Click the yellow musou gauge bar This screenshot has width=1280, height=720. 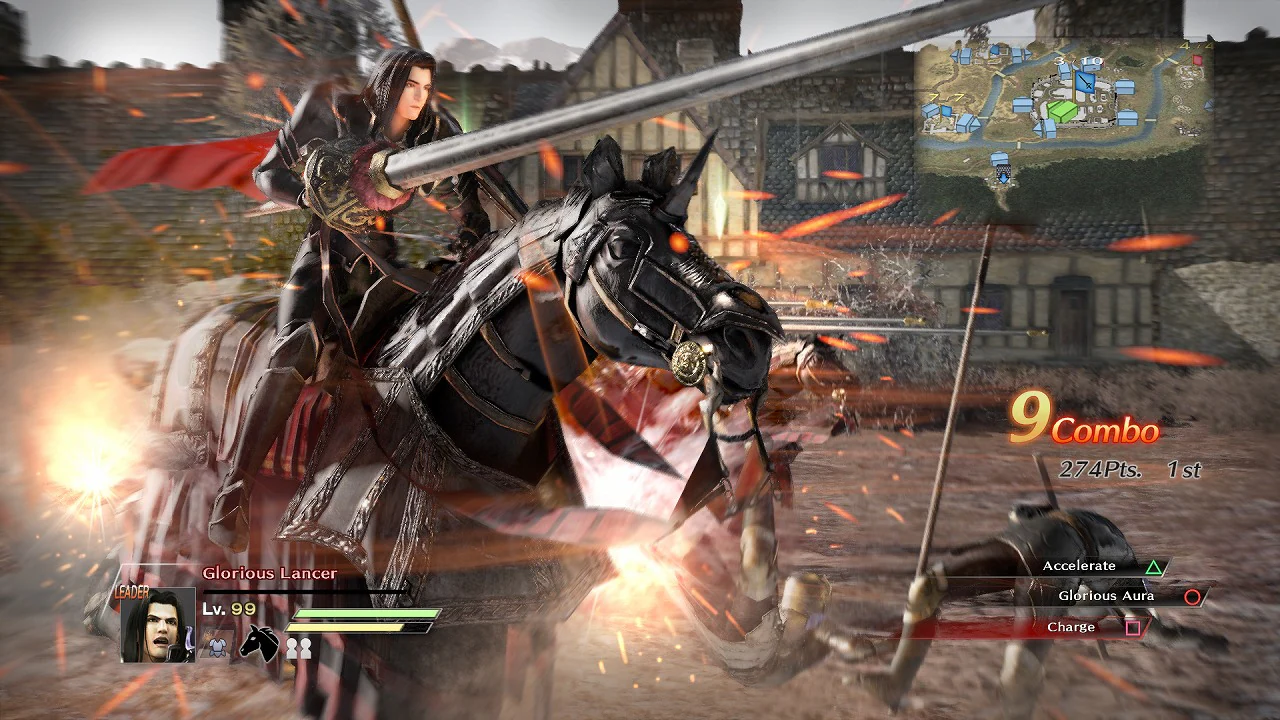[x=345, y=627]
